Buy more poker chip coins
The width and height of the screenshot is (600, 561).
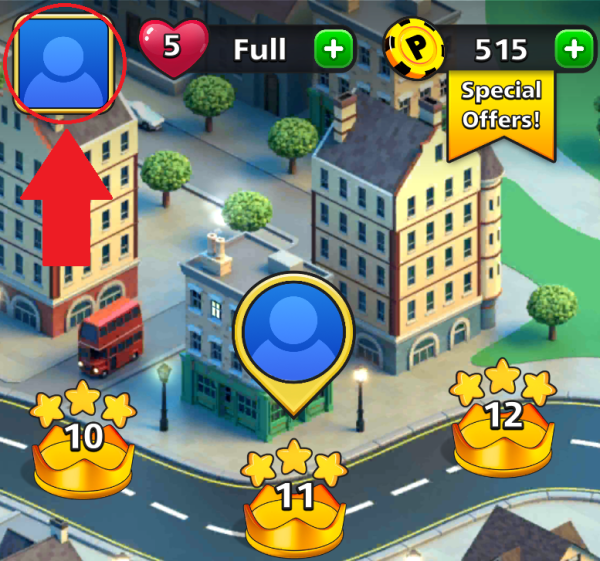[x=572, y=48]
